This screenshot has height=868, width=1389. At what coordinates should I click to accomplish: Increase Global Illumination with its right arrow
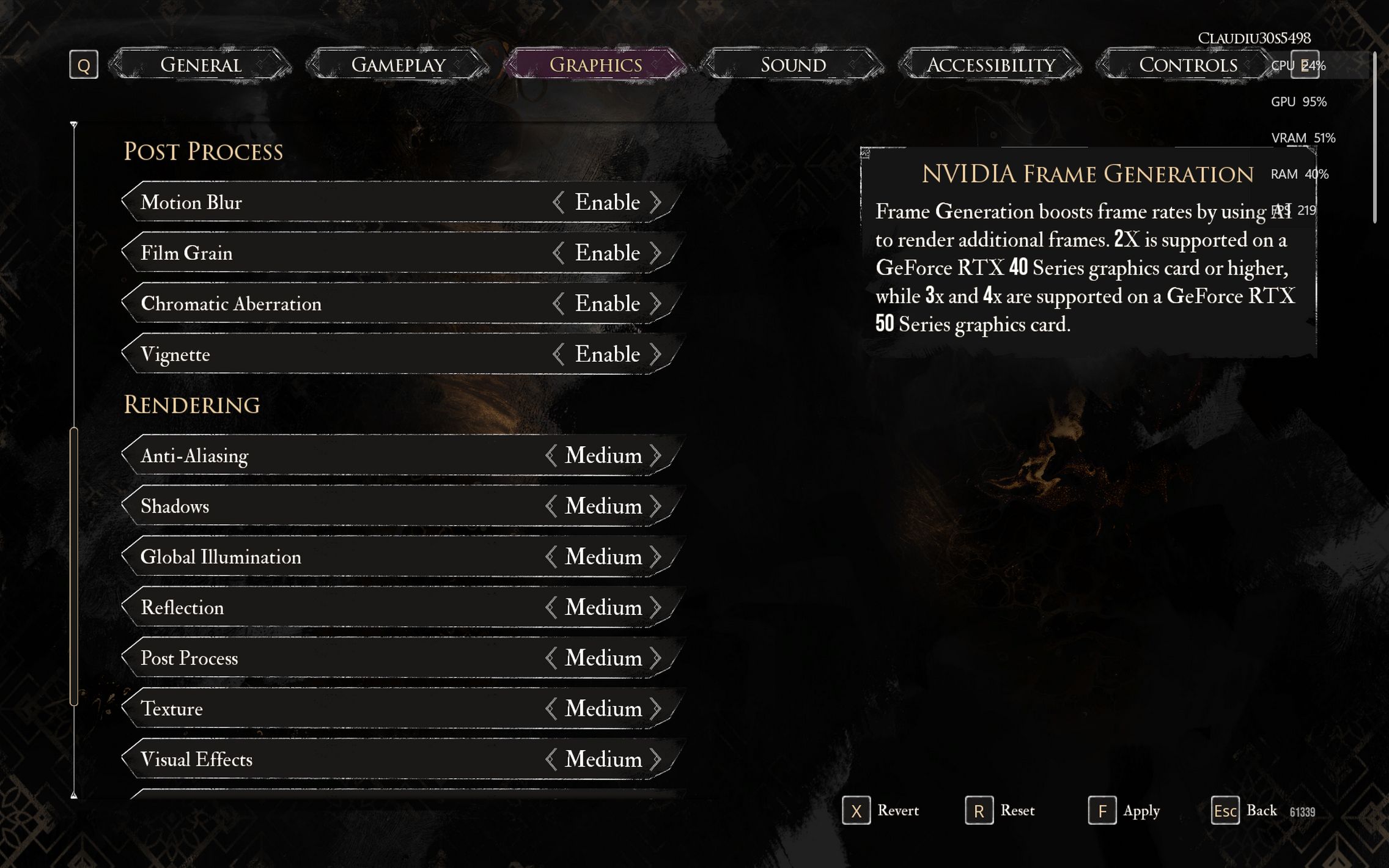656,557
